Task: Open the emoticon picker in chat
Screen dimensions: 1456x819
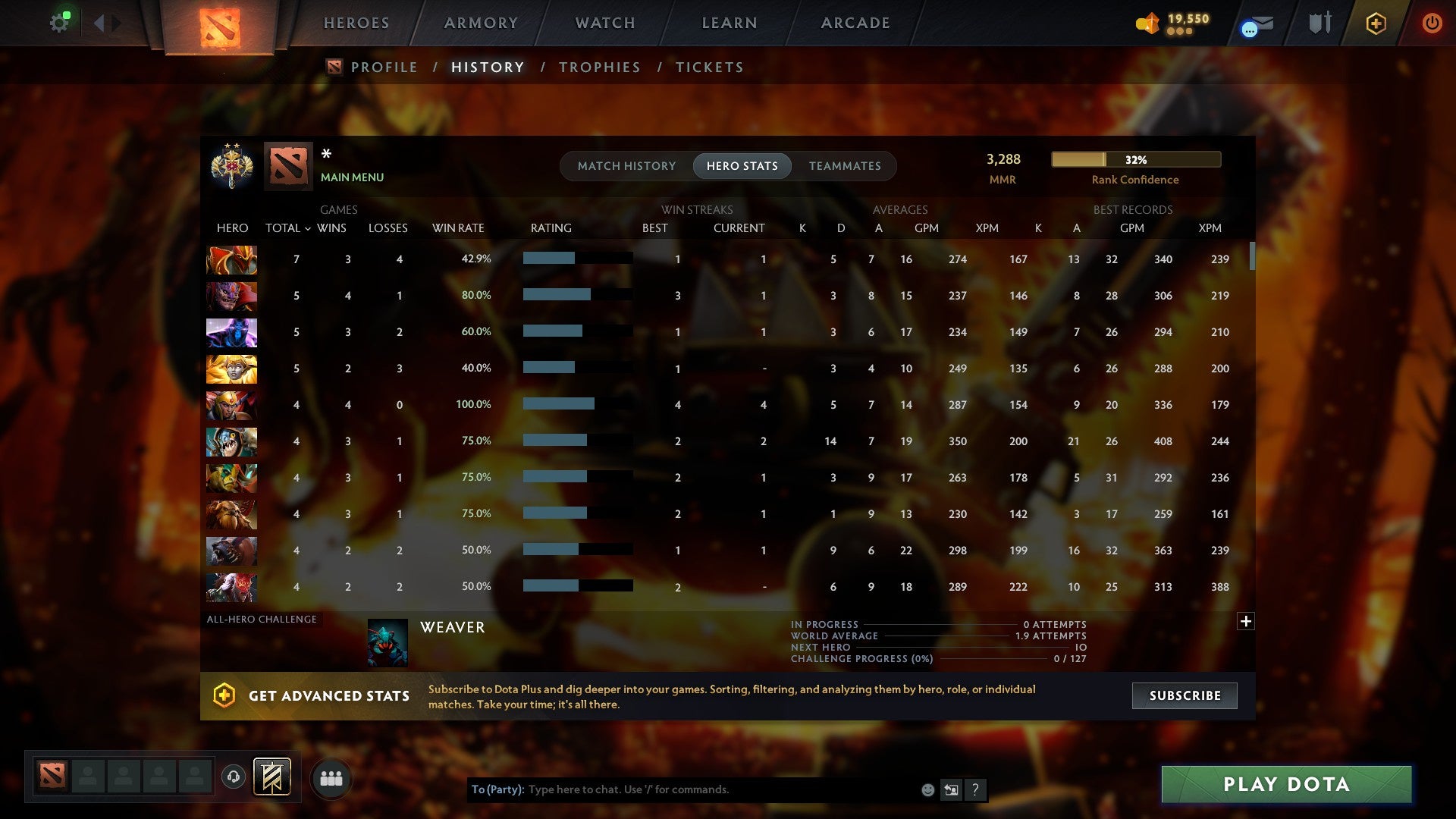Action: pos(927,789)
